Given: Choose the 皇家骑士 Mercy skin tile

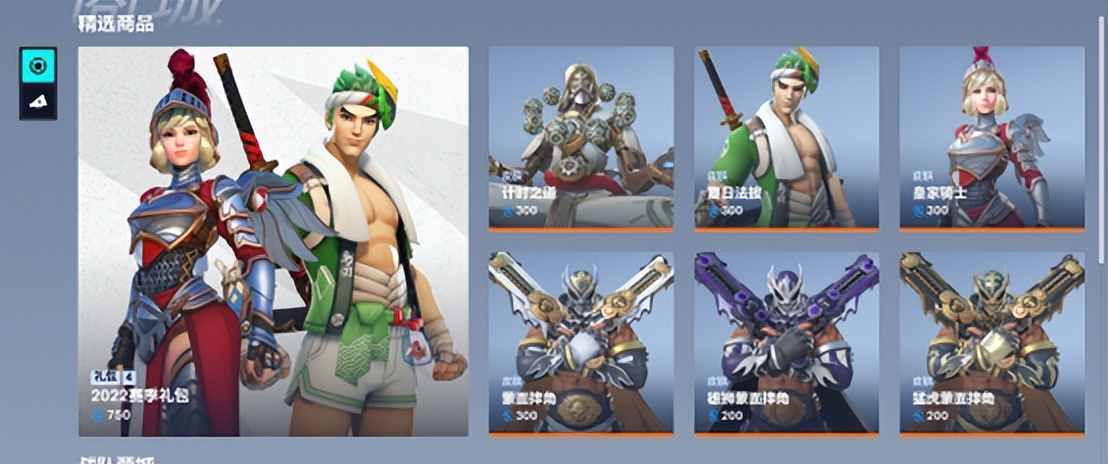Looking at the screenshot, I should point(991,138).
